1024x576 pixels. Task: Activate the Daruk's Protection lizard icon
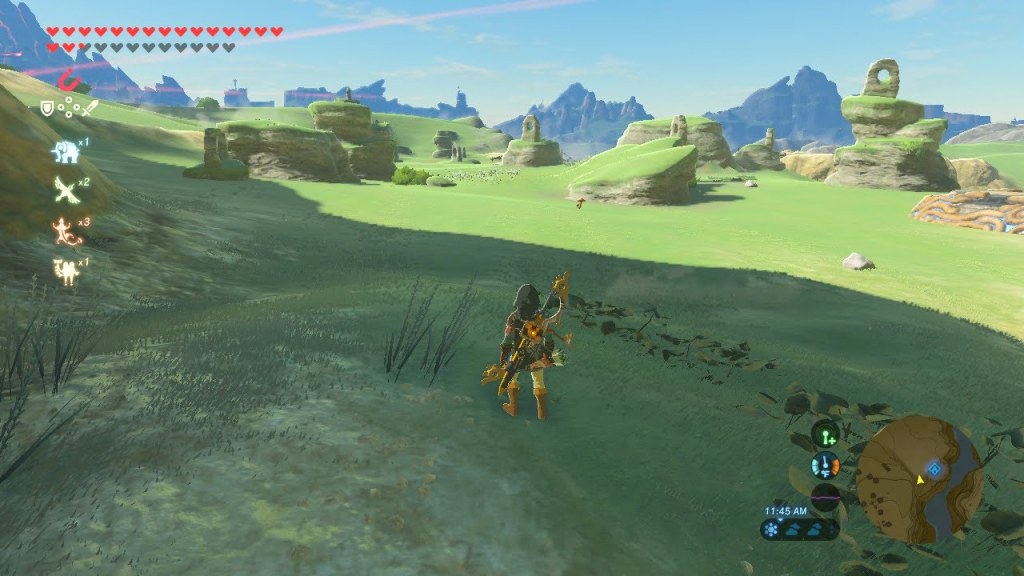click(x=65, y=231)
